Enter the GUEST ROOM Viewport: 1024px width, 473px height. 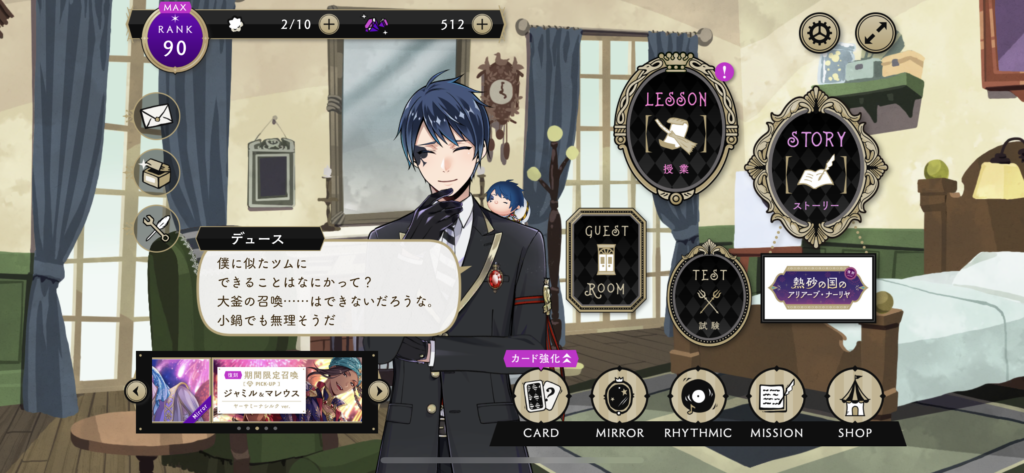[x=606, y=260]
